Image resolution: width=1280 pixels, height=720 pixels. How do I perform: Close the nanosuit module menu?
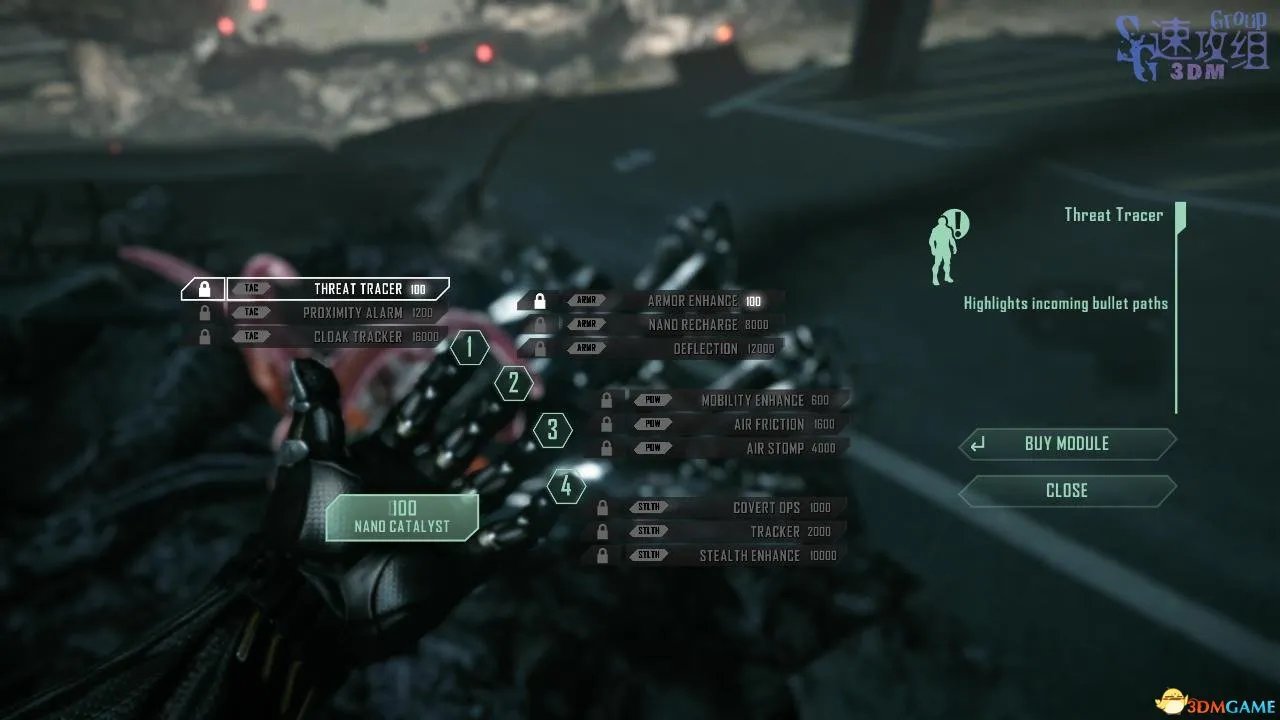(1067, 491)
